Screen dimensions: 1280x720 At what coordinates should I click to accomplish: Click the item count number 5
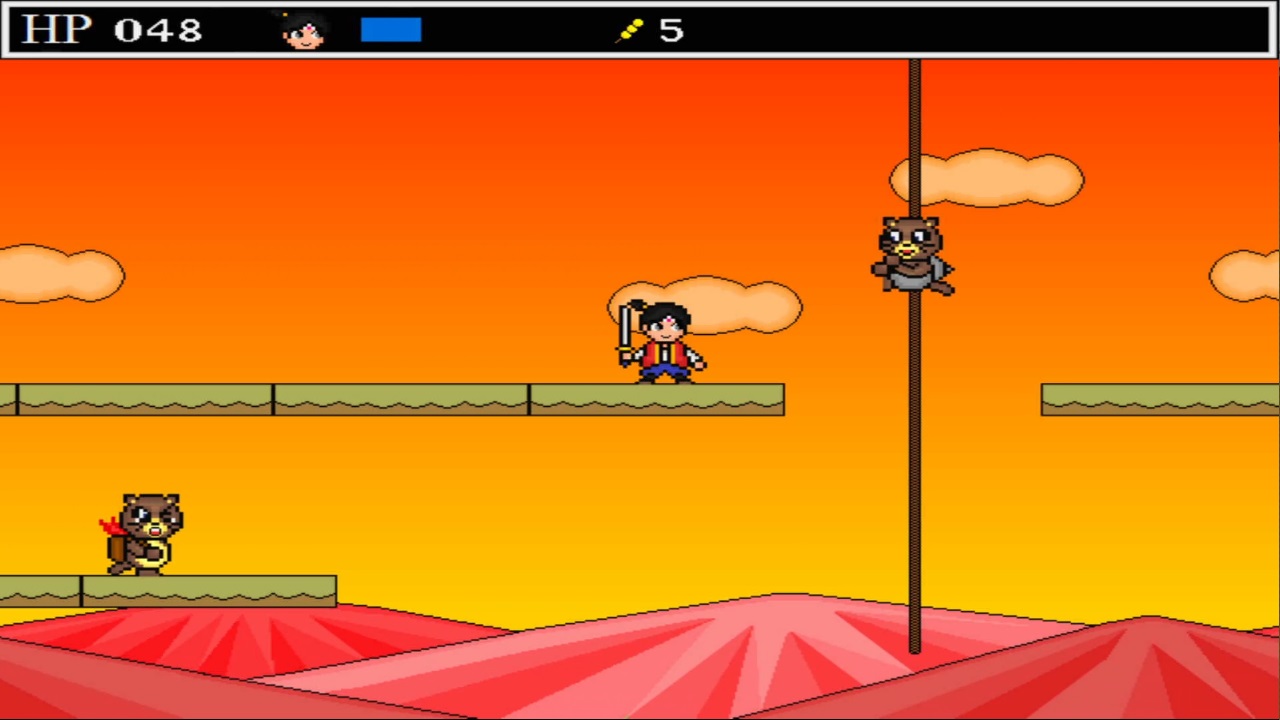coord(670,30)
